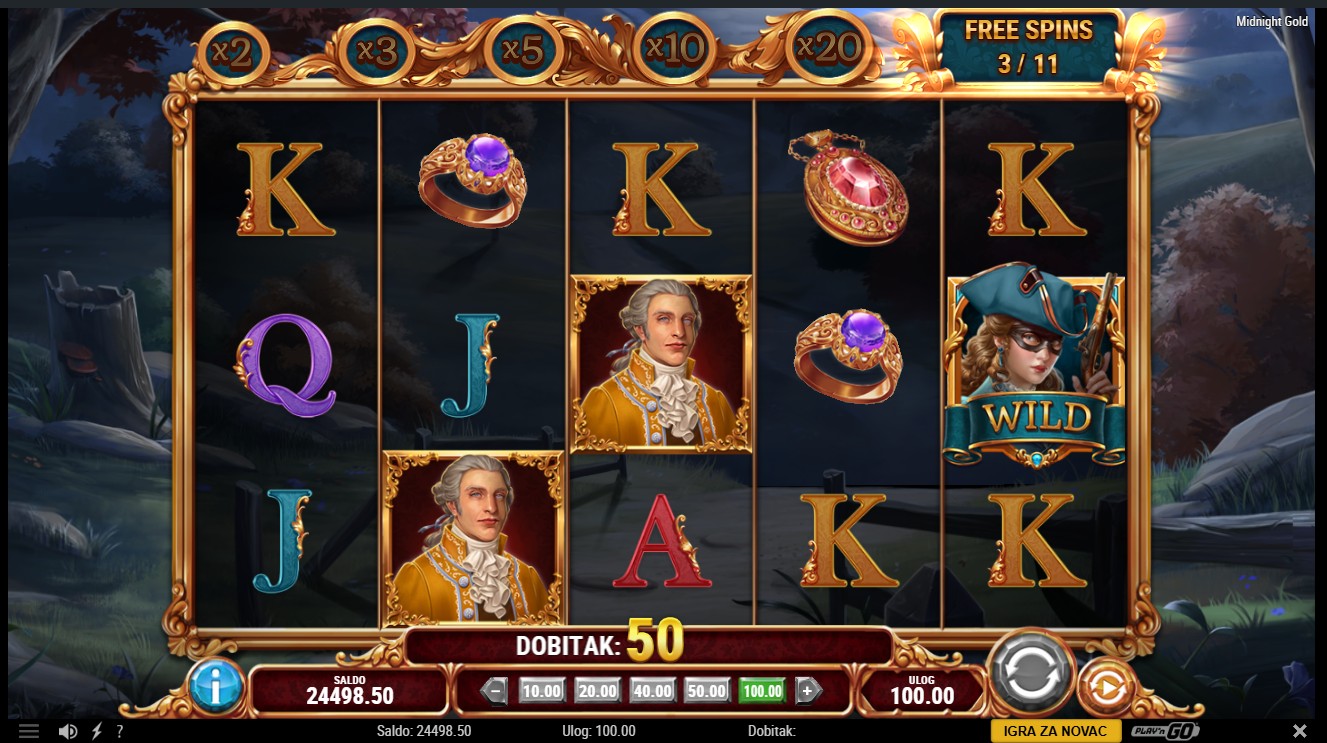Spin the reels with the round arrow button
Screen dimensions: 1327x743
point(1030,673)
